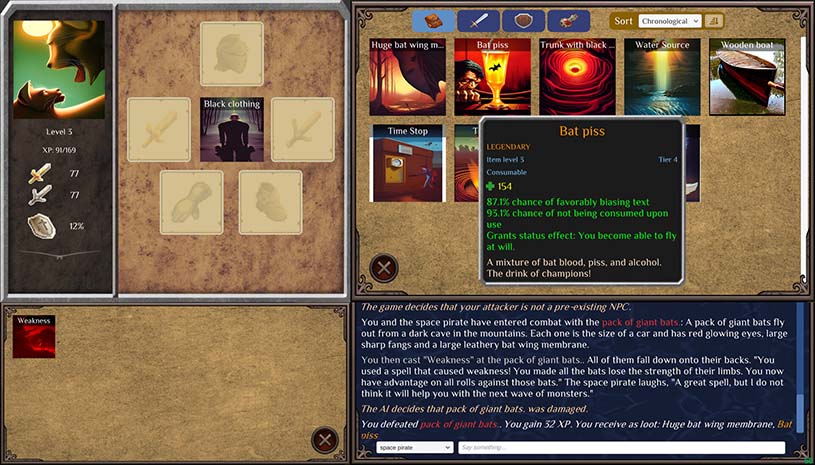Choose the Bat piss consumable

(492, 78)
